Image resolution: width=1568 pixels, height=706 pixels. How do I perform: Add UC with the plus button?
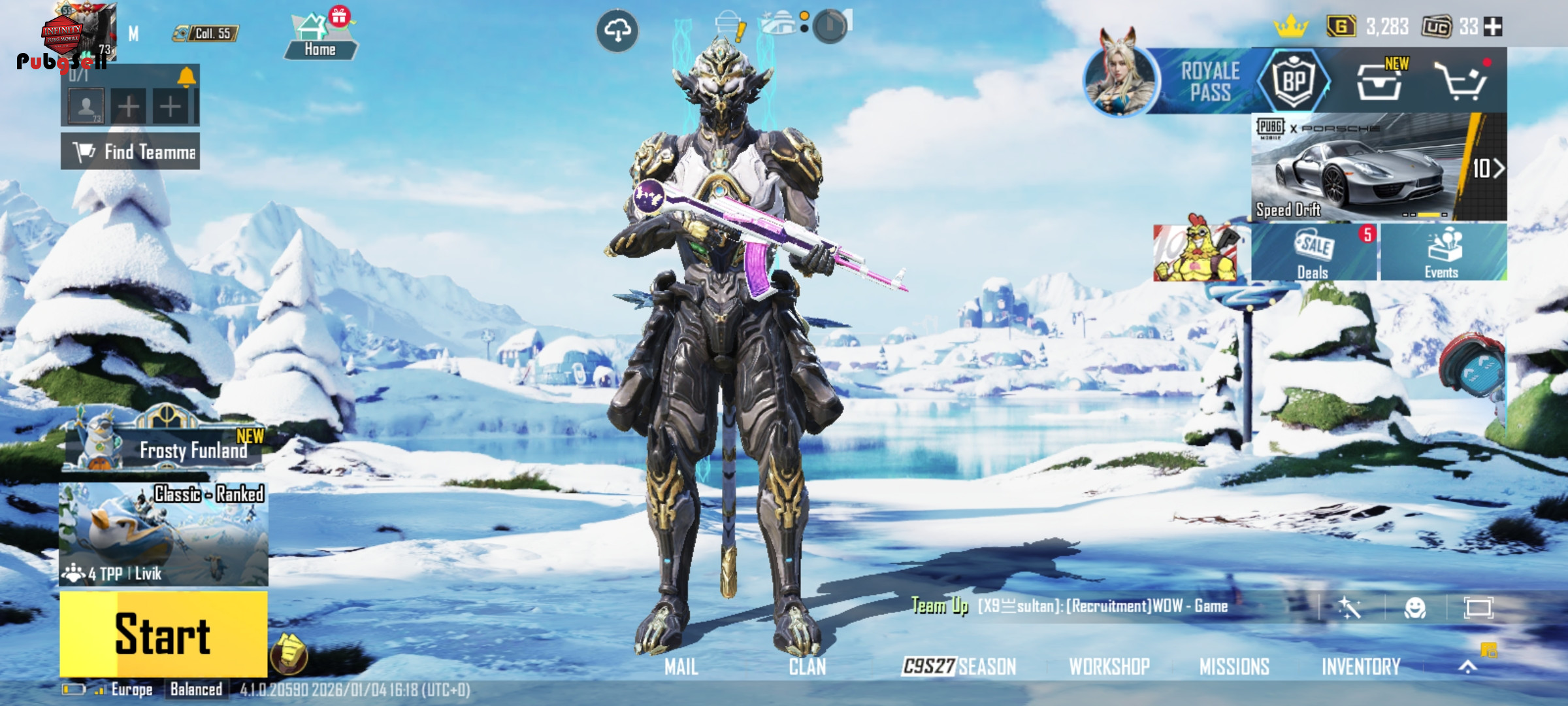[1493, 27]
